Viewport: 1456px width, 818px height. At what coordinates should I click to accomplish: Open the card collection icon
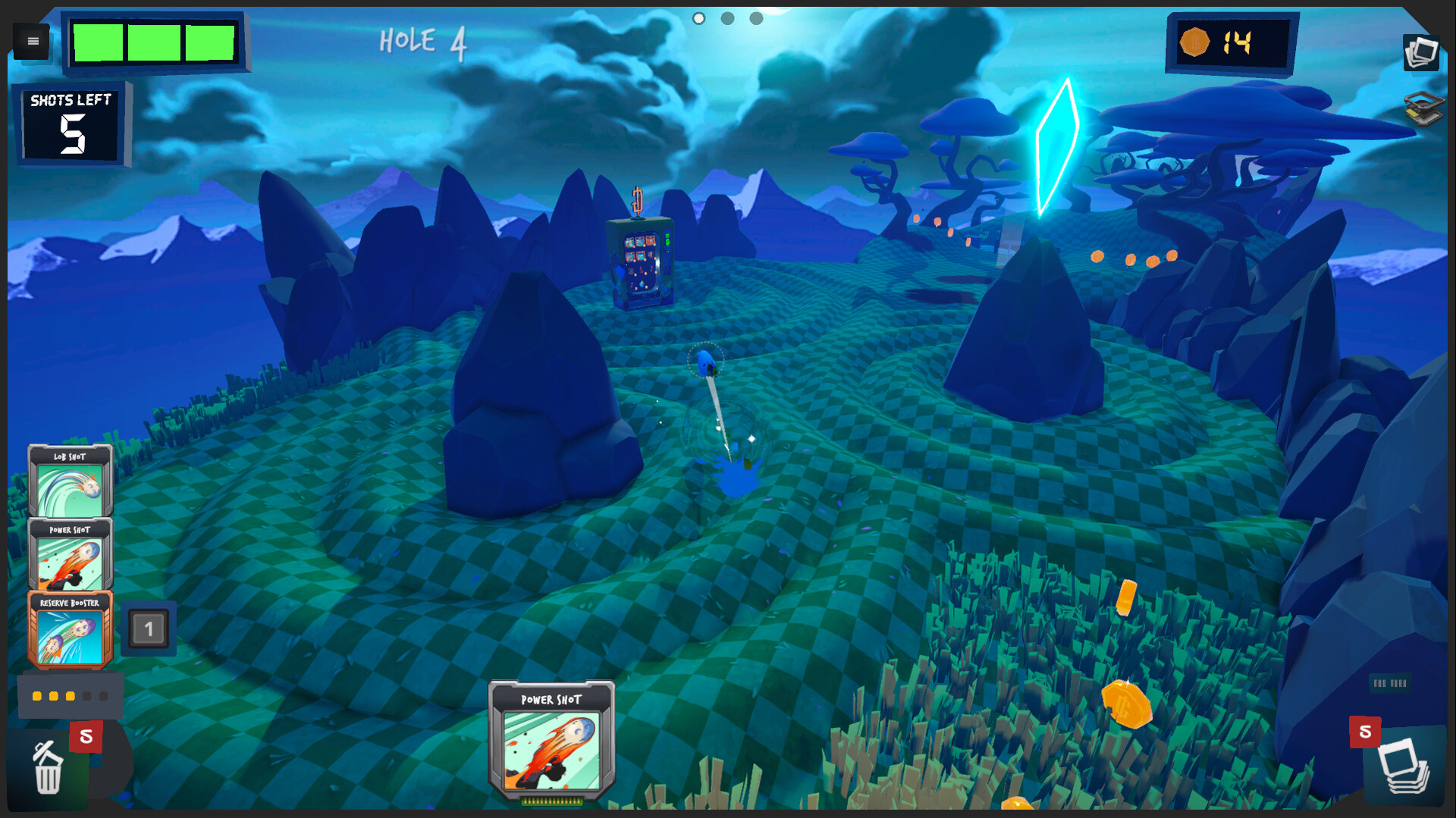tap(1421, 52)
